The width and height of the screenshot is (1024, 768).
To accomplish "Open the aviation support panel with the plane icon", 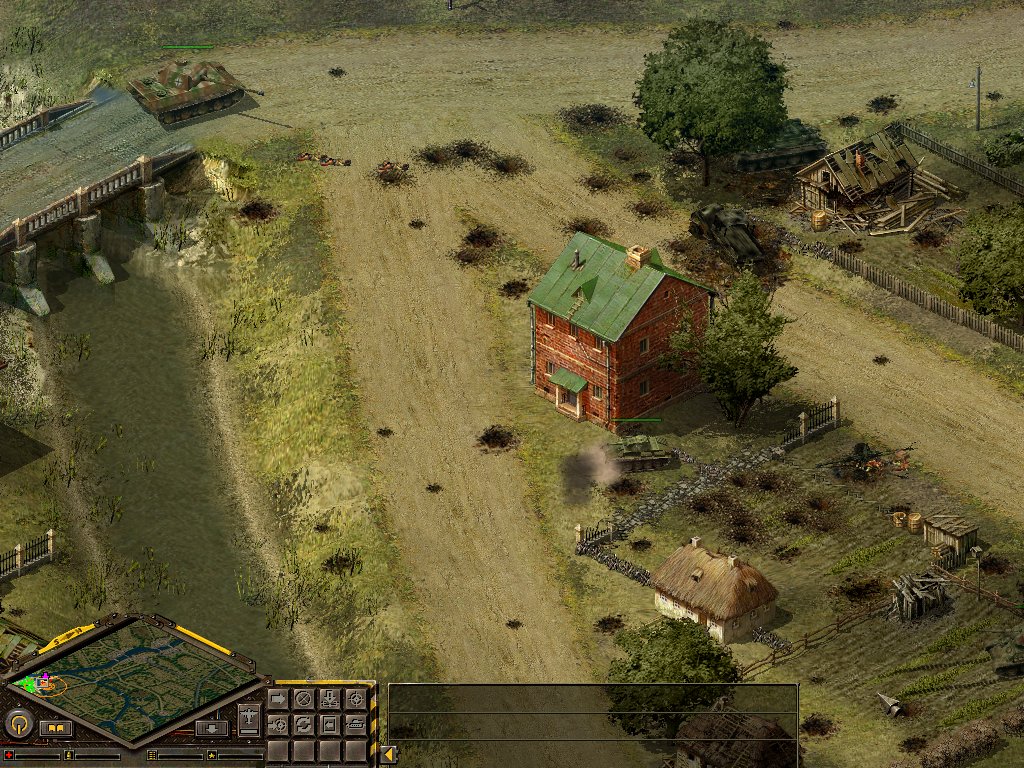I will (249, 716).
